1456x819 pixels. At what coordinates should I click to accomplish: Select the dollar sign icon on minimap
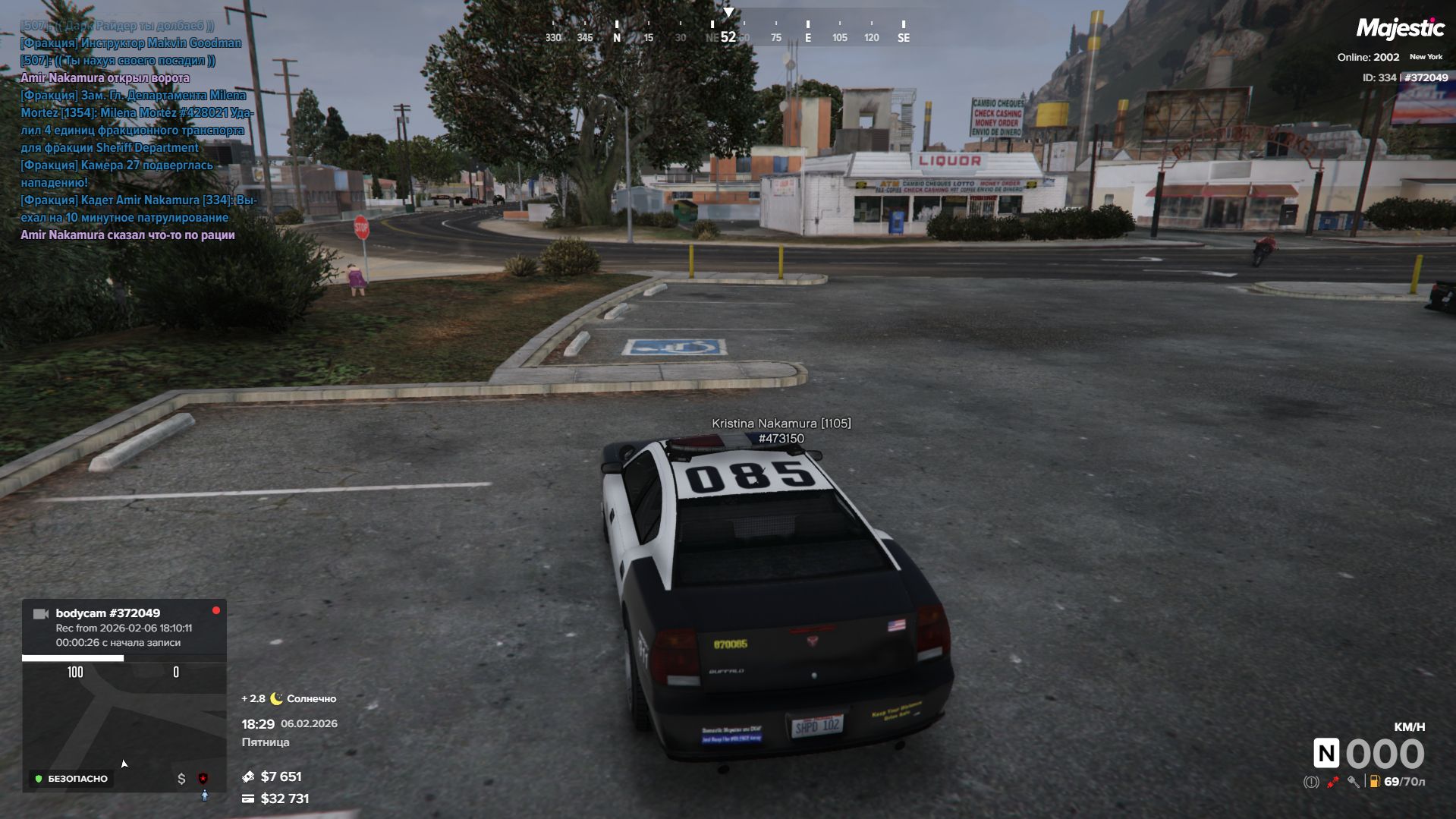181,779
